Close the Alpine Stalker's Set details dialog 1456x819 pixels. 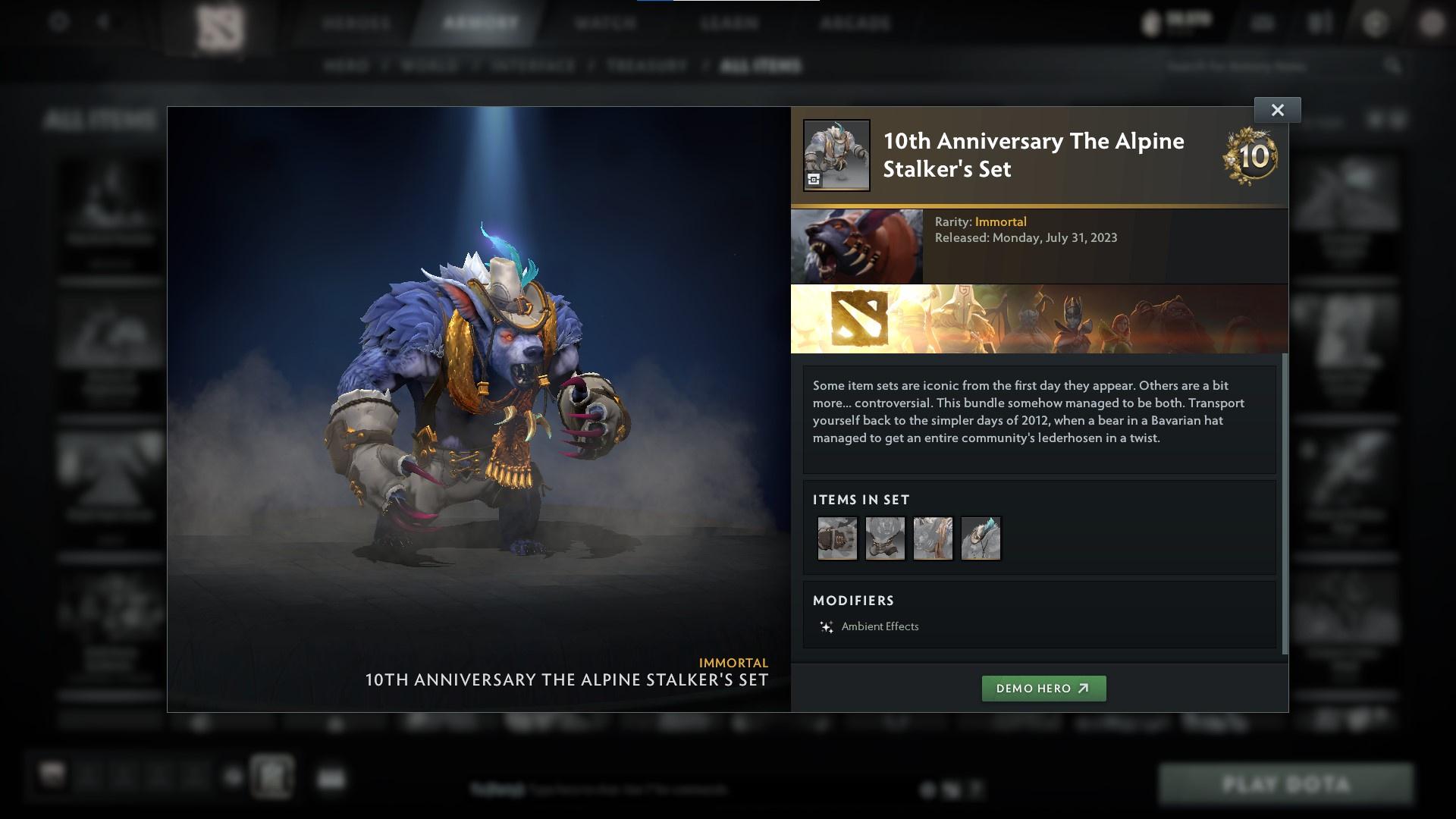[x=1277, y=109]
